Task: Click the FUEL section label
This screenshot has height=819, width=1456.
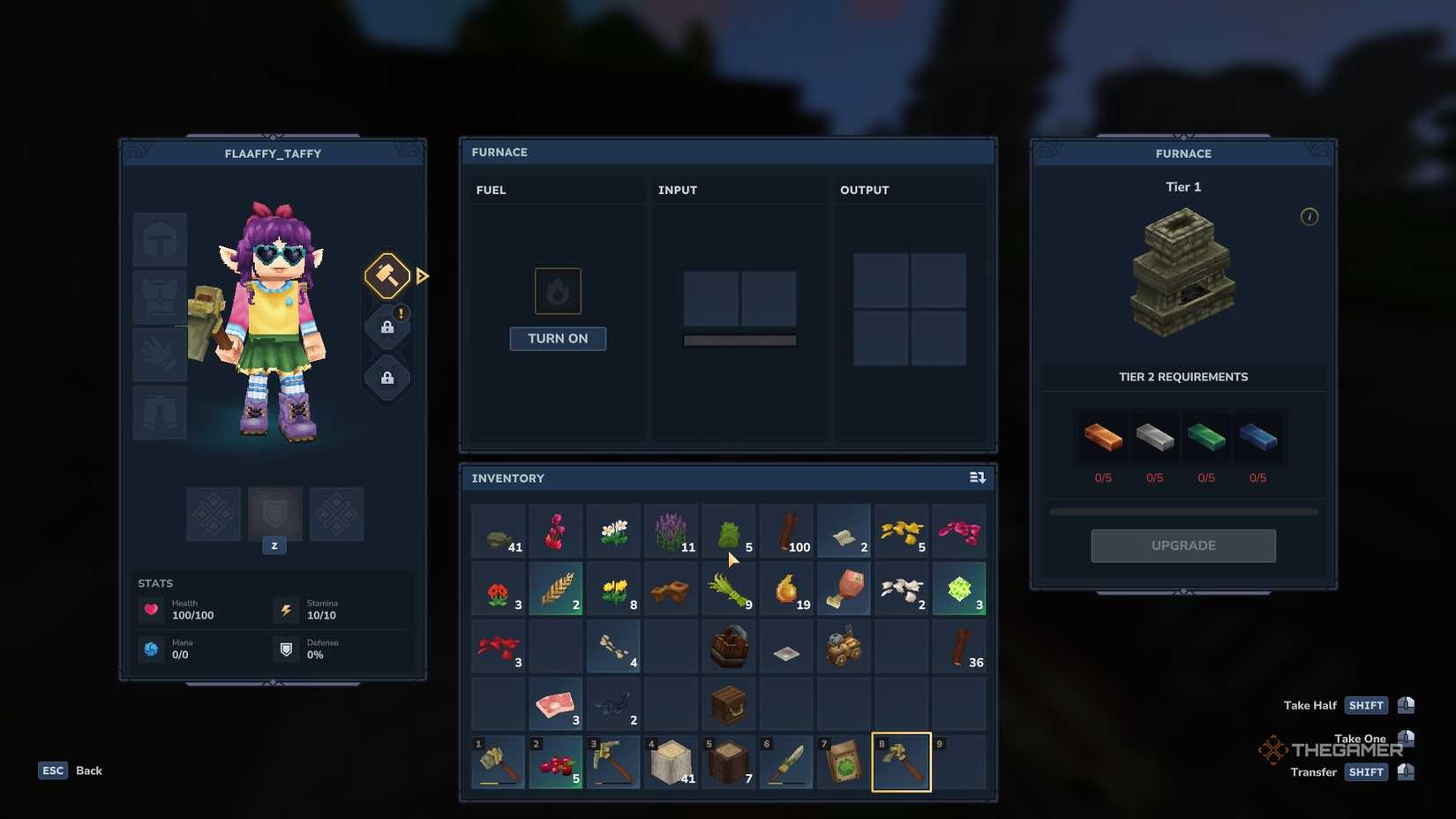Action: click(x=492, y=190)
